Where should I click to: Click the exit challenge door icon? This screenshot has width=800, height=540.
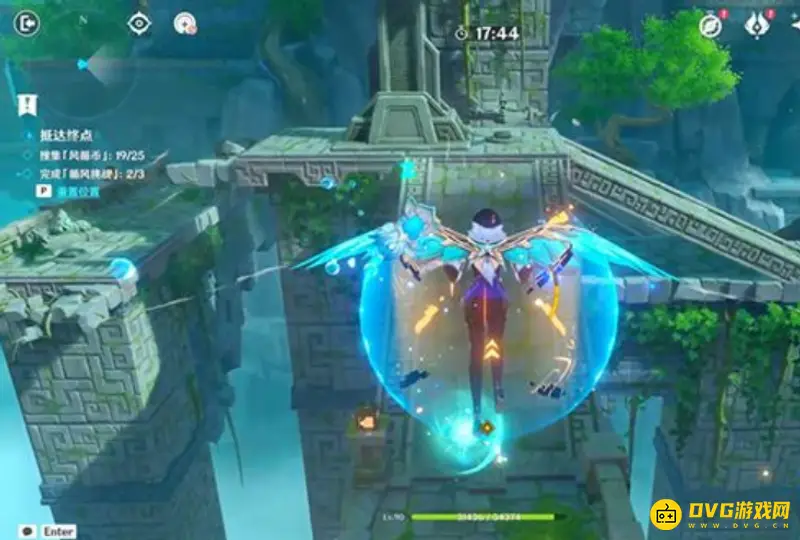coord(28,21)
